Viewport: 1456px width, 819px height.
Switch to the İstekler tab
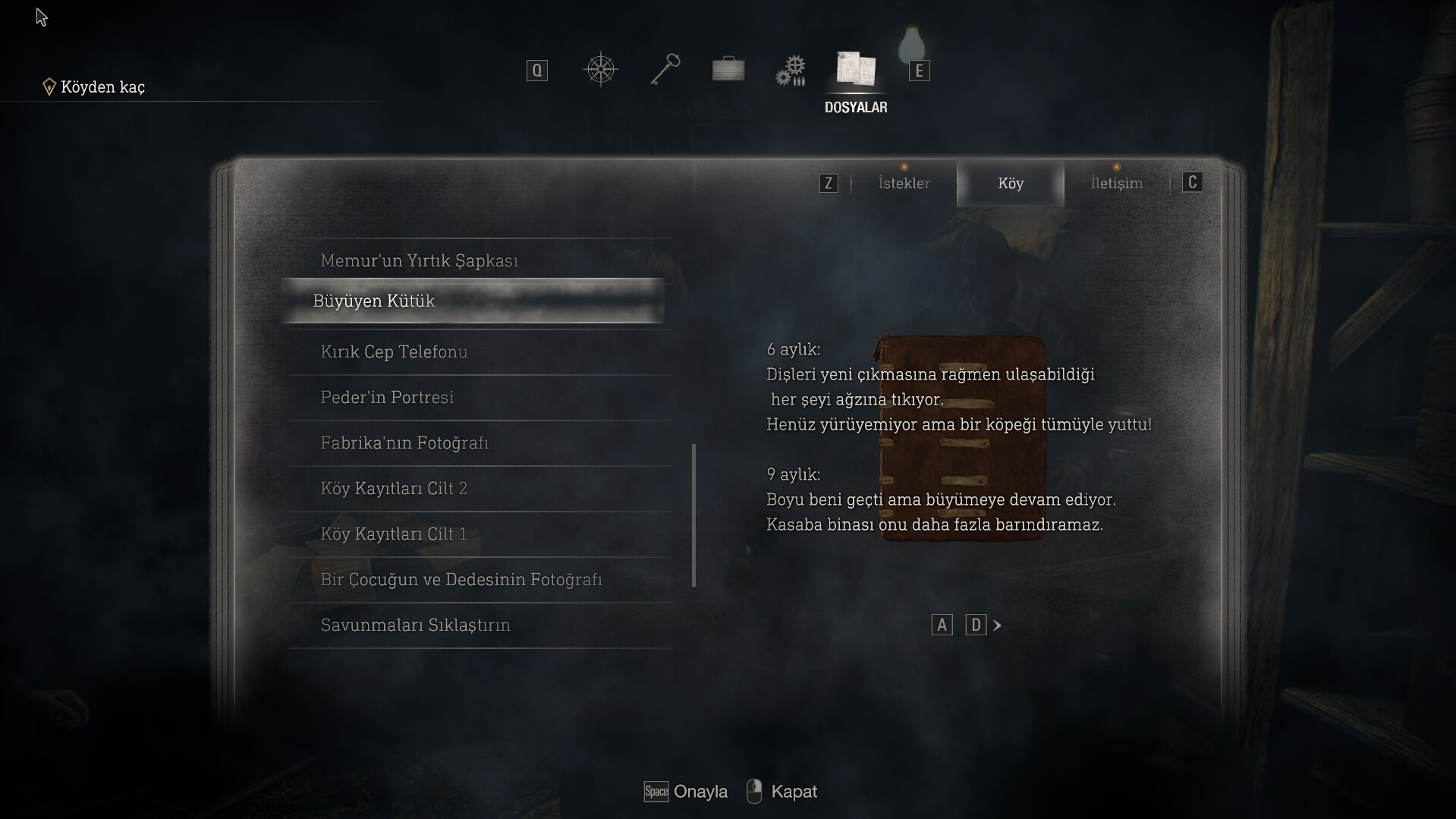click(x=903, y=183)
